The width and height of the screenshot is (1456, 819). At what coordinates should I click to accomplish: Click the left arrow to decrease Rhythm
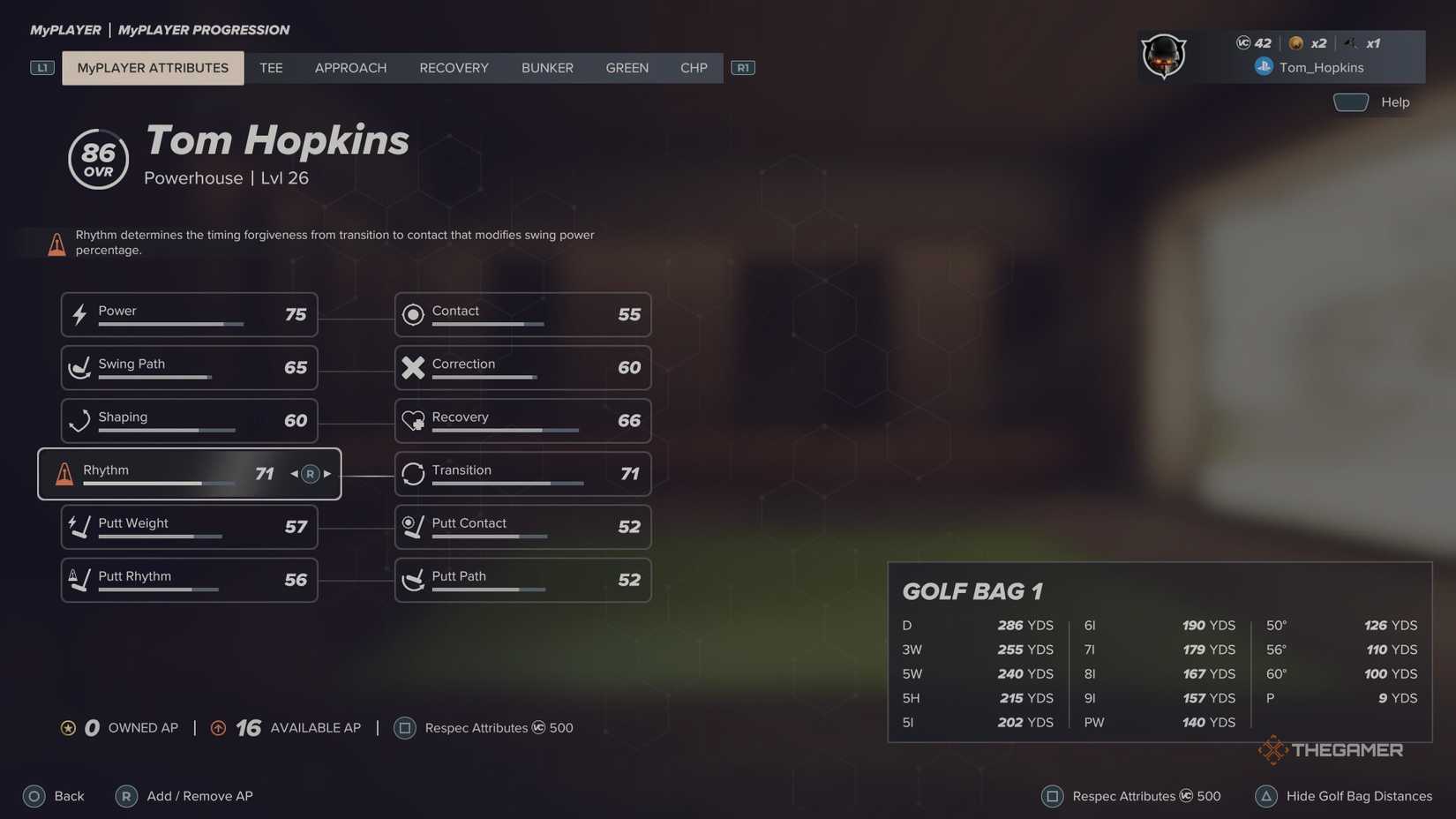[293, 474]
